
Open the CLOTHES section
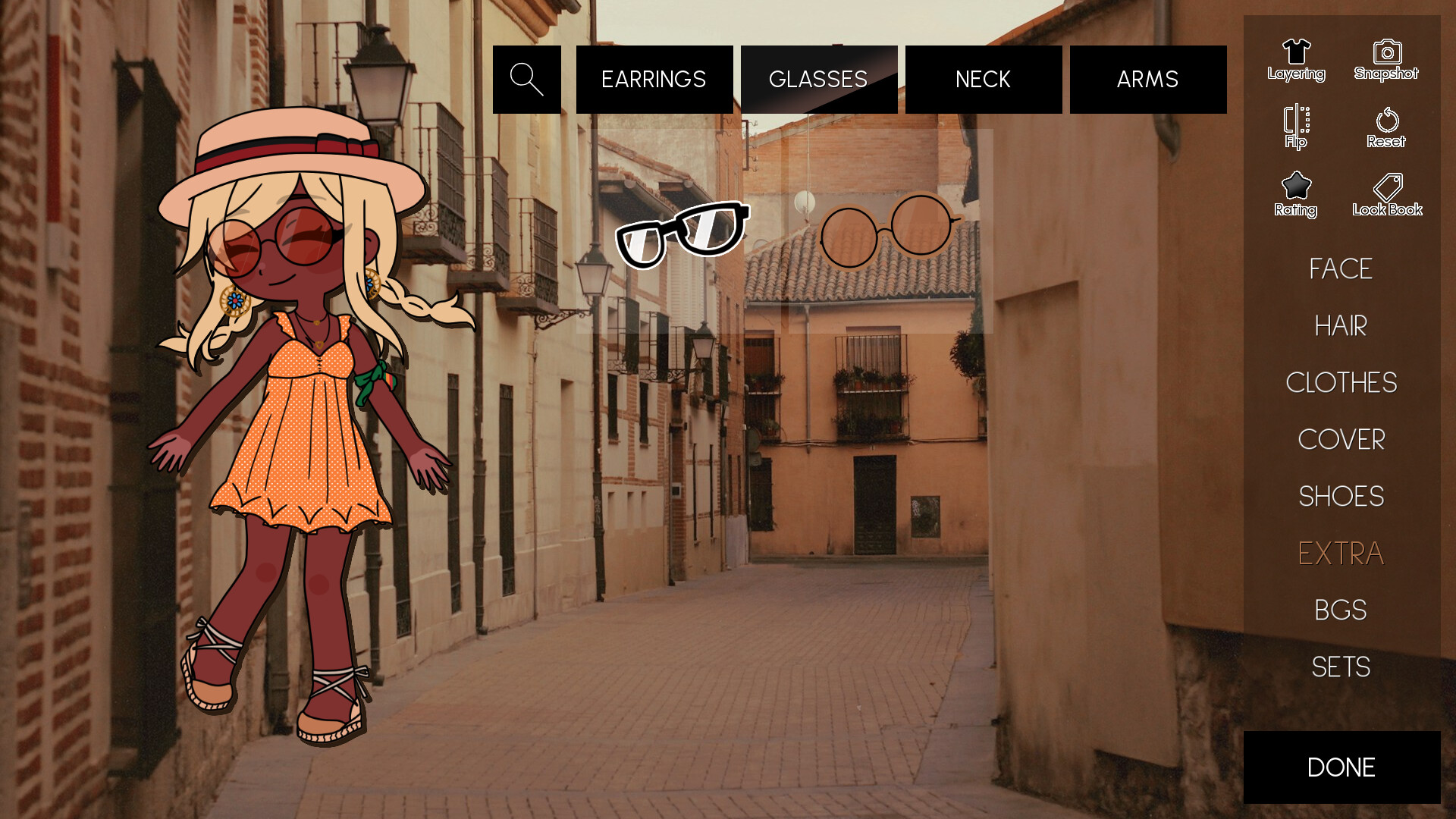click(1341, 383)
